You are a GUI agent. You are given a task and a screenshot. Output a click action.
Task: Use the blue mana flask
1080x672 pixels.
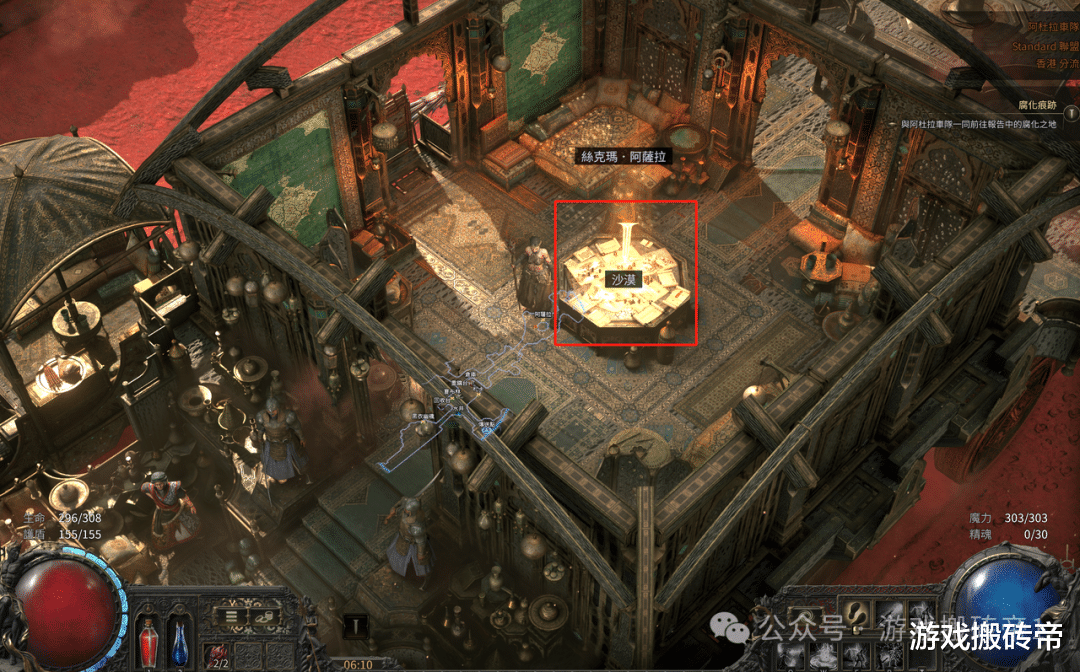coord(180,638)
